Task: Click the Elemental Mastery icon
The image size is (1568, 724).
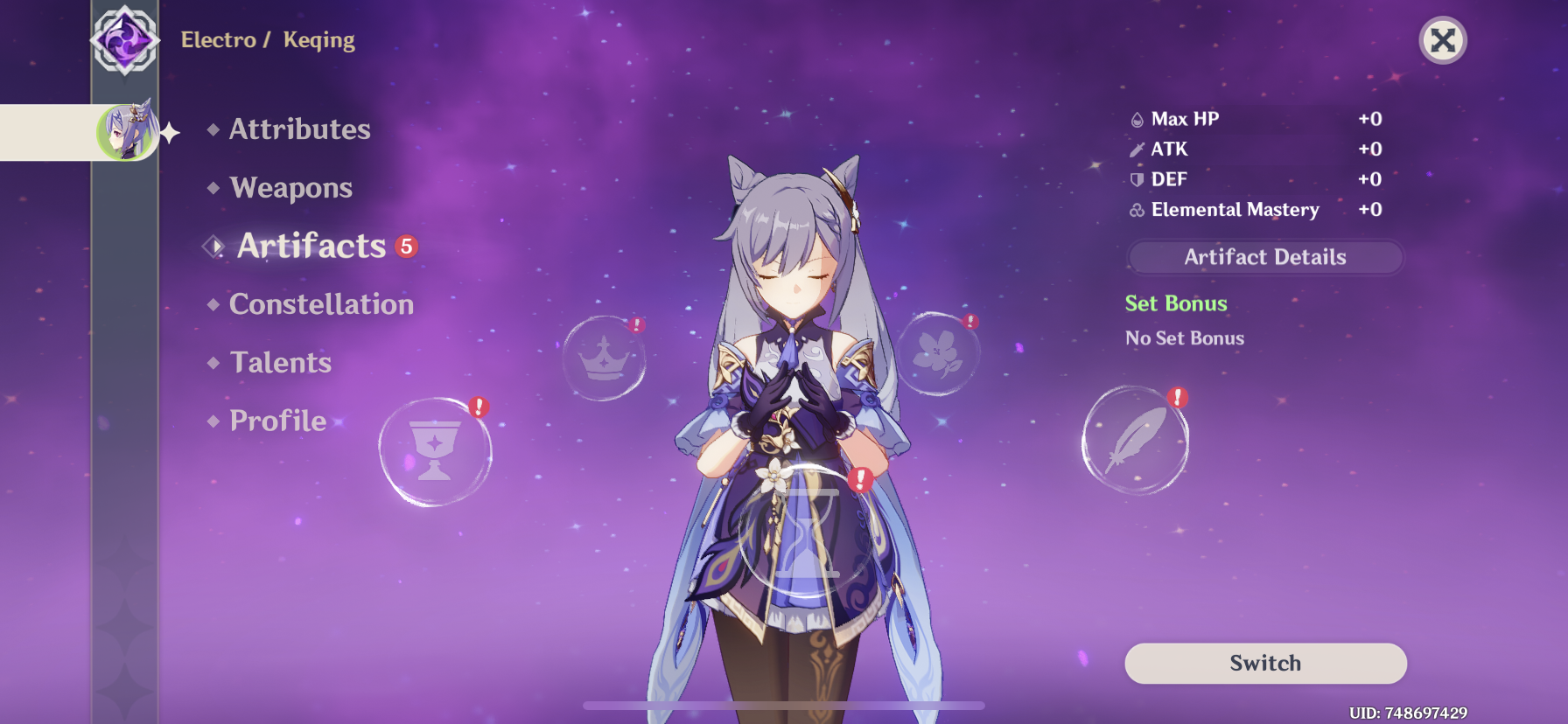Action: pyautogui.click(x=1137, y=210)
